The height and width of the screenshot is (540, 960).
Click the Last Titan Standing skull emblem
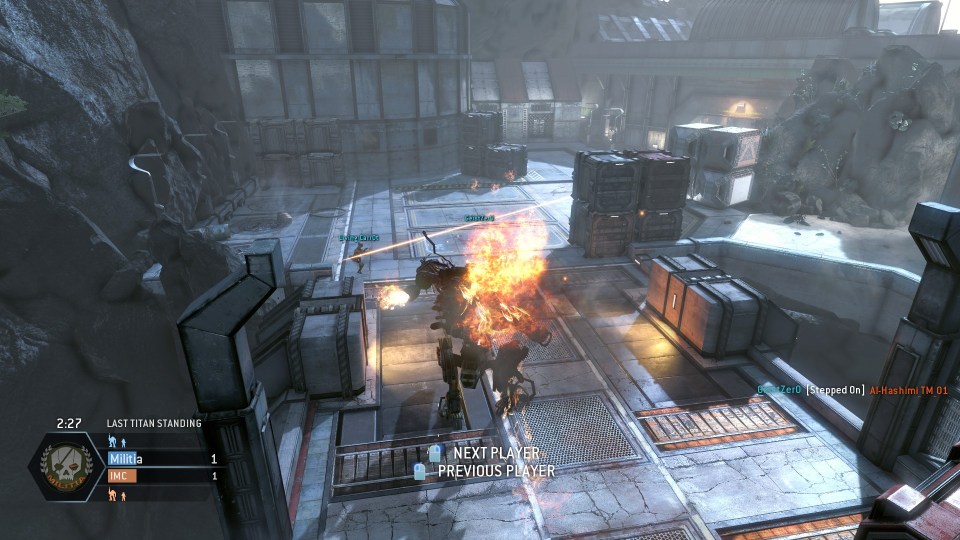pos(67,467)
